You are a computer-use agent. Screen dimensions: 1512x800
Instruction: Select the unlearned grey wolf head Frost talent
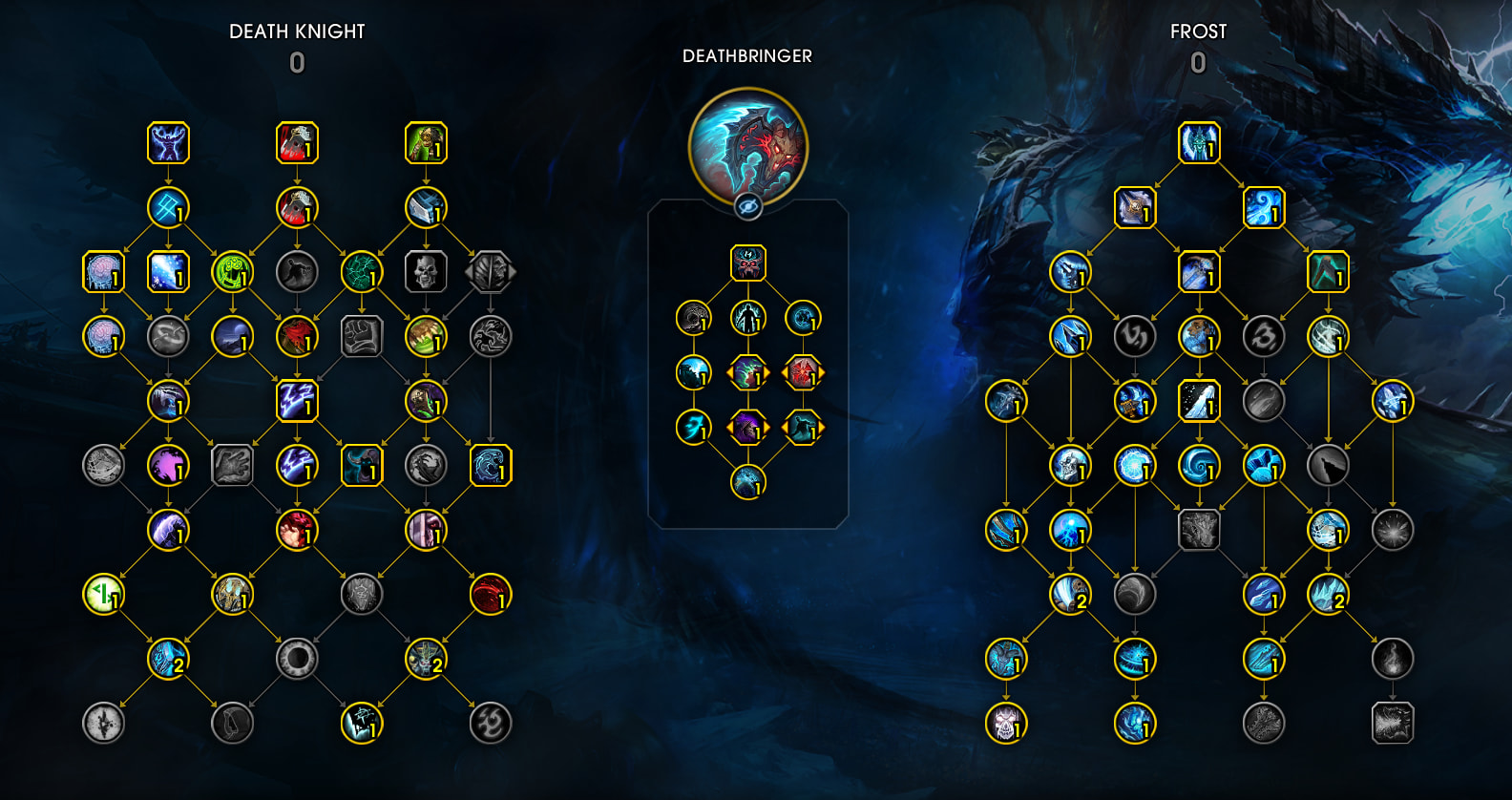pos(1327,466)
